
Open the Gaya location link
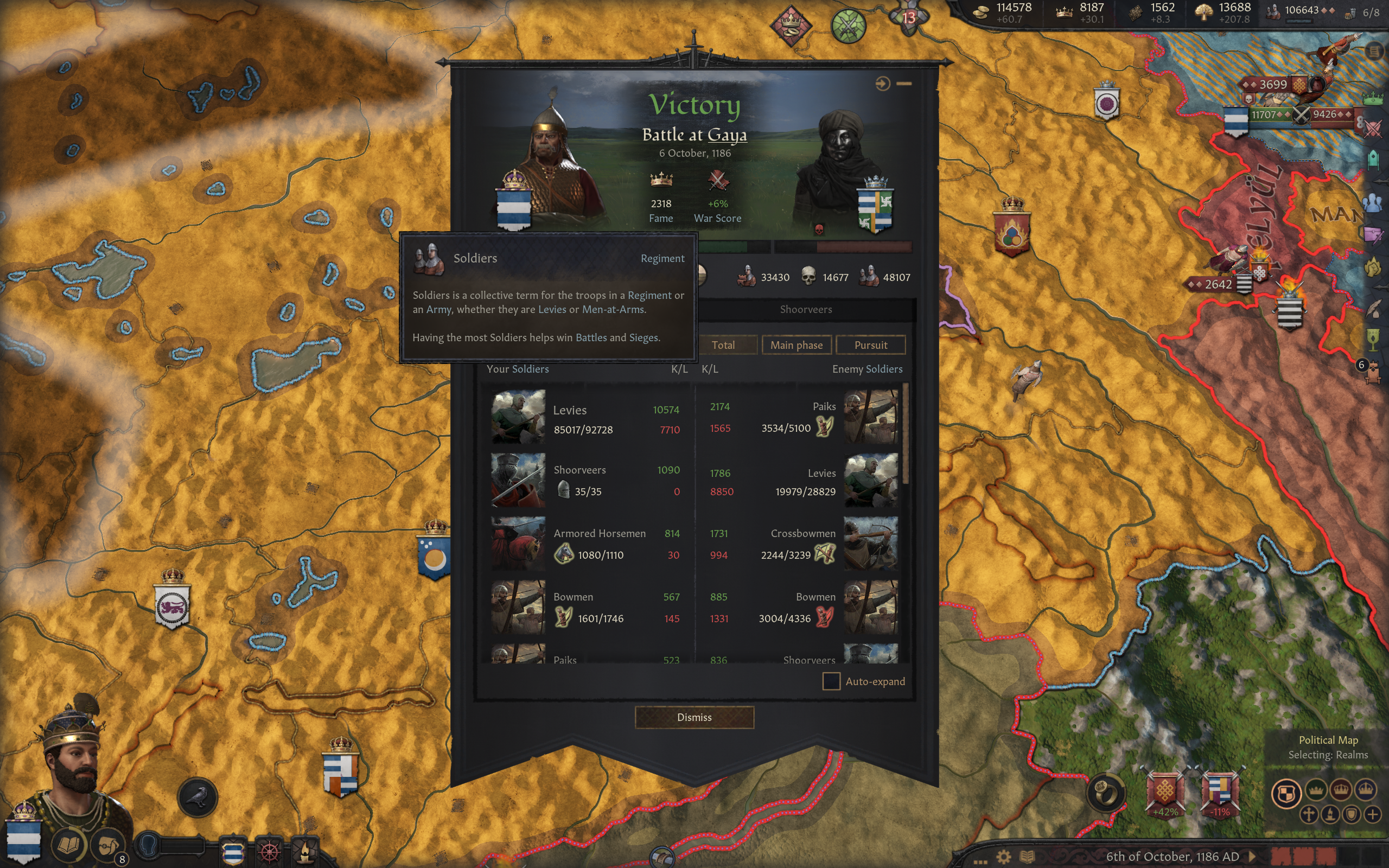pyautogui.click(x=727, y=135)
